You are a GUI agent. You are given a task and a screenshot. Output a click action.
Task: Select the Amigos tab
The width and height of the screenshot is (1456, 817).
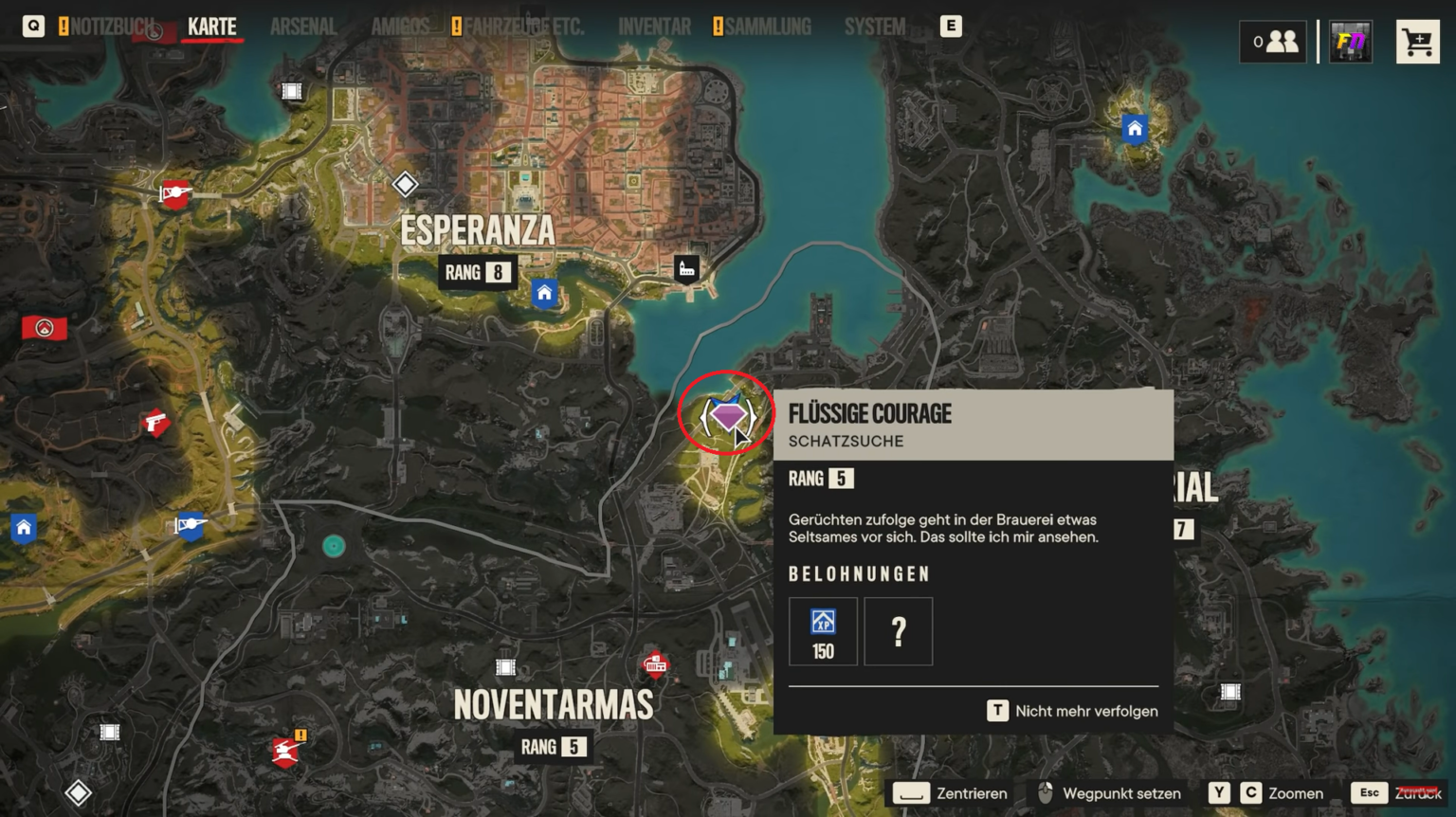(400, 27)
